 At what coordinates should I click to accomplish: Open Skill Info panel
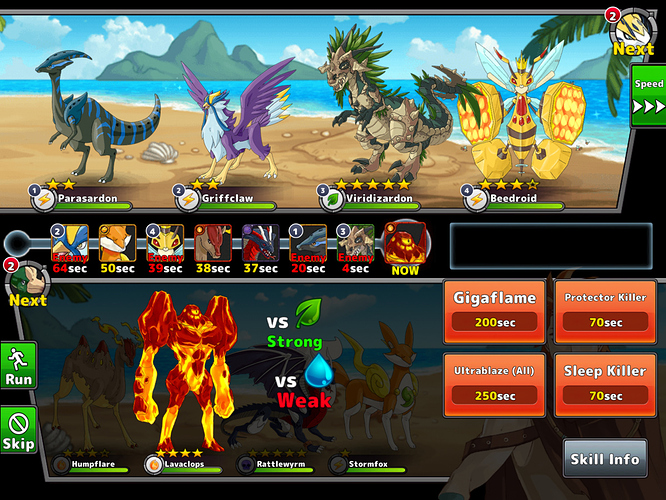click(x=604, y=459)
